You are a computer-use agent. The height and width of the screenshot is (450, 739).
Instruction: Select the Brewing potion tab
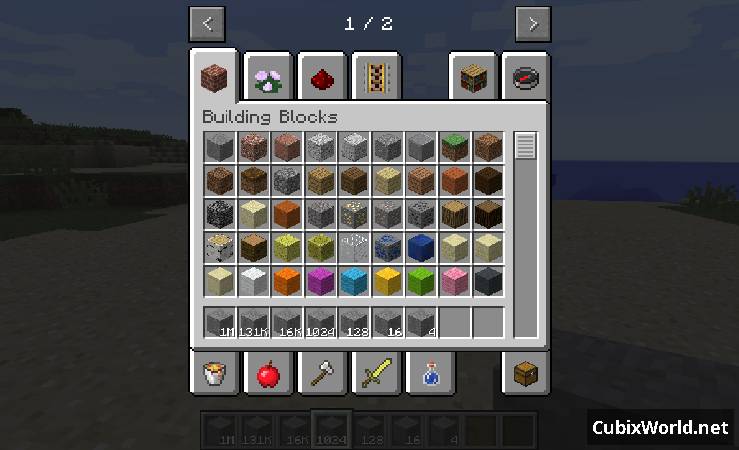[430, 375]
